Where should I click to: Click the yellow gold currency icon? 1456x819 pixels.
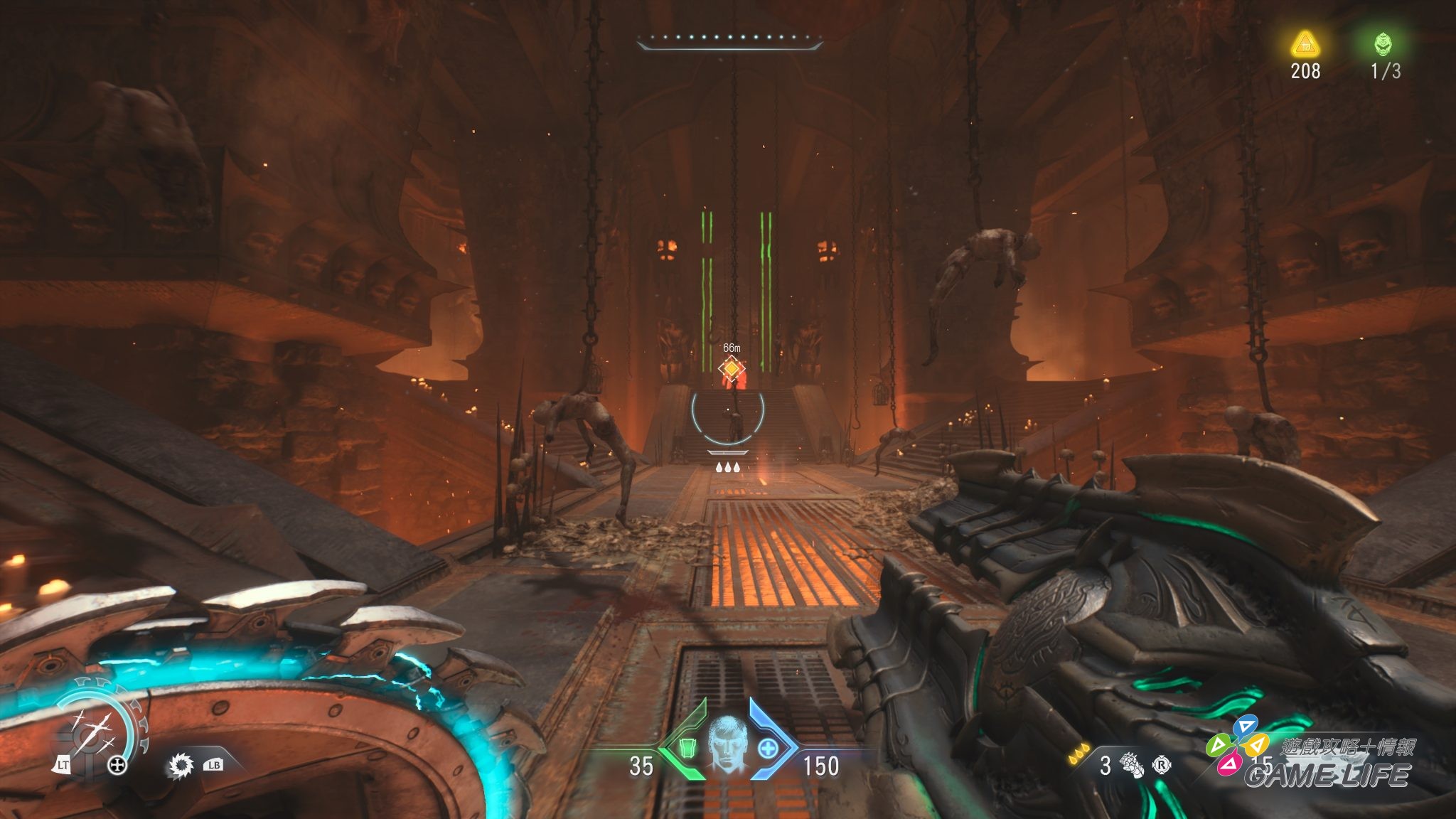(x=1305, y=45)
